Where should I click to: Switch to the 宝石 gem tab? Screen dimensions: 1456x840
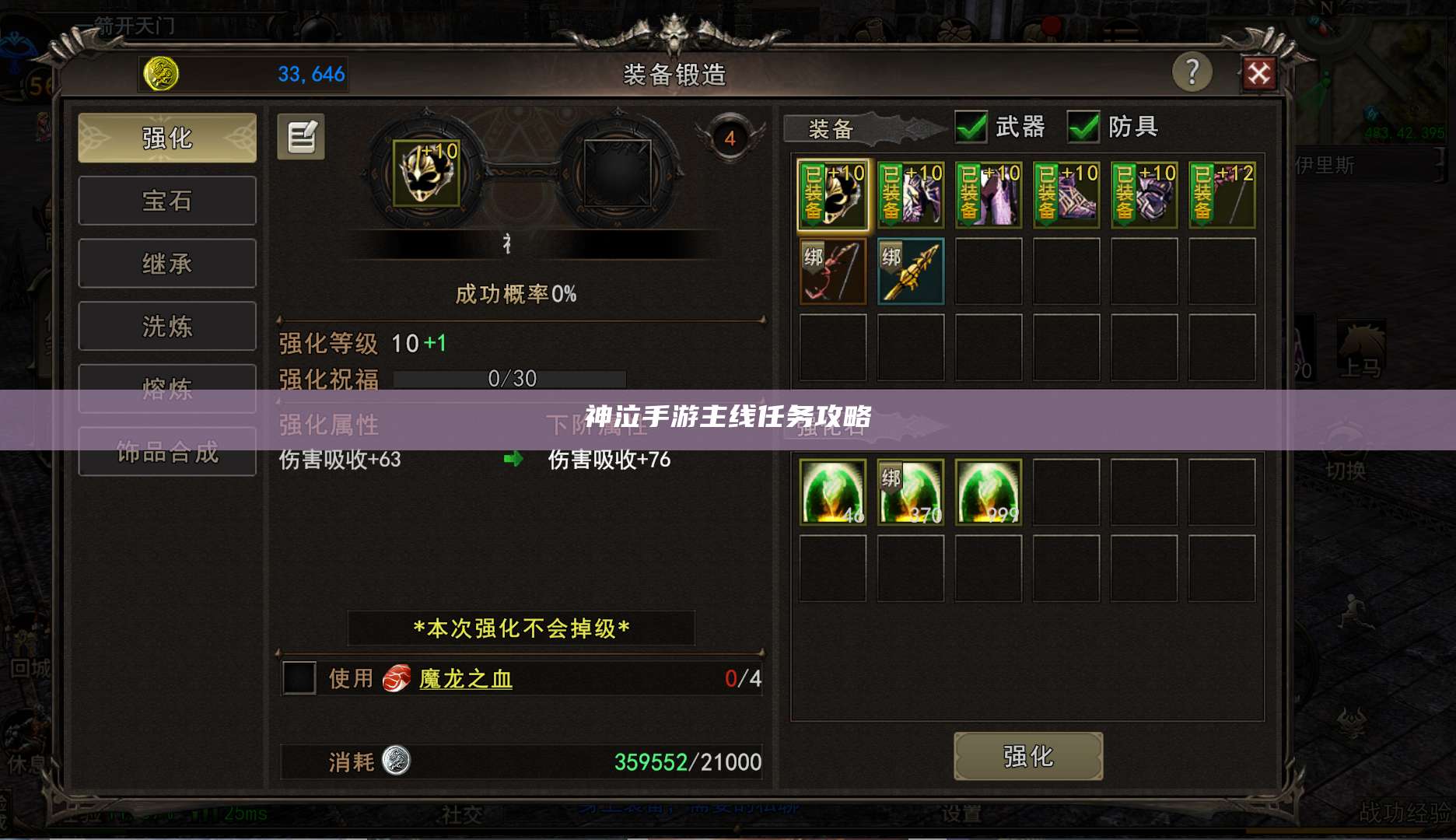pyautogui.click(x=166, y=200)
